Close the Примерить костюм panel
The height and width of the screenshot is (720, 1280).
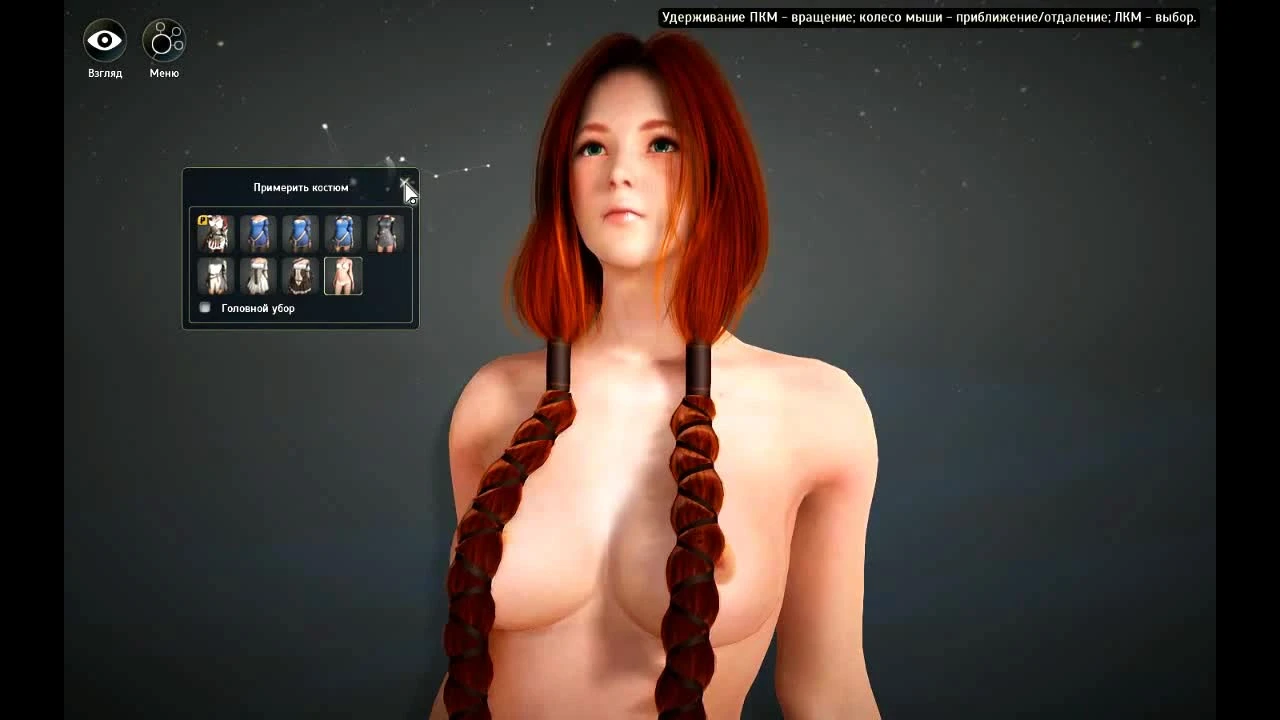(x=407, y=184)
